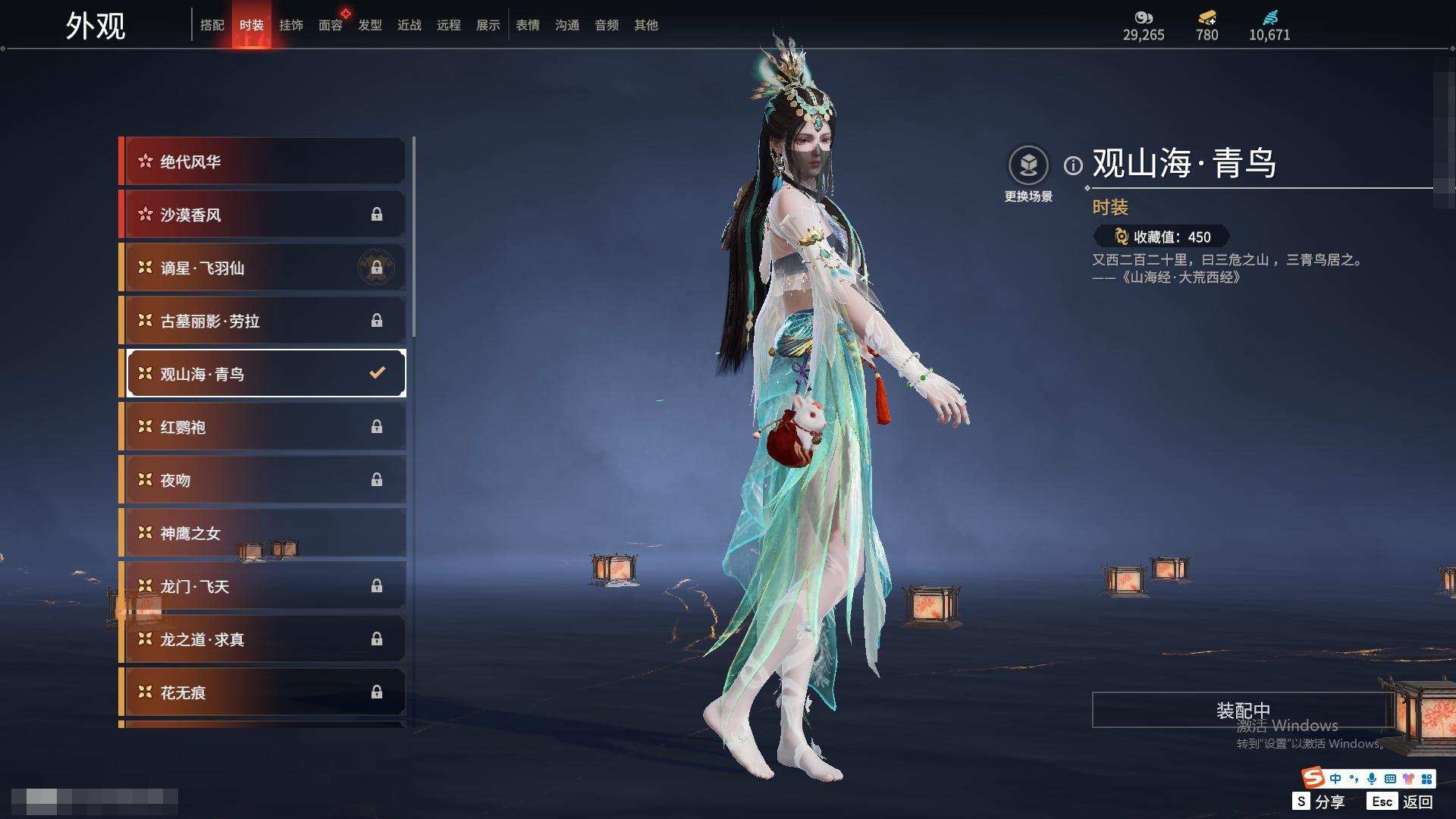Click the 装配中 equip button
The image size is (1456, 819).
(x=1242, y=710)
